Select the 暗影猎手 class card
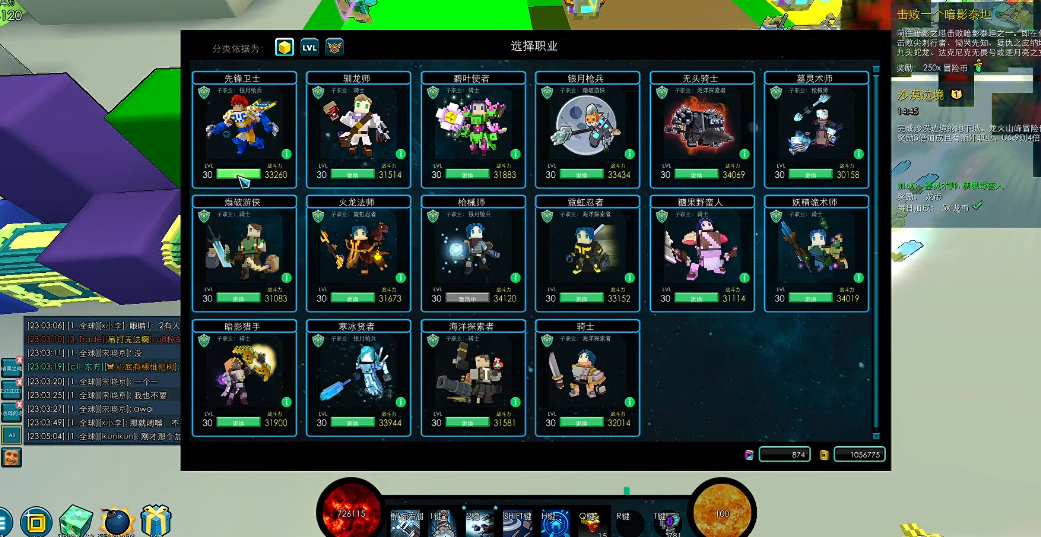1041x537 pixels. pyautogui.click(x=244, y=376)
